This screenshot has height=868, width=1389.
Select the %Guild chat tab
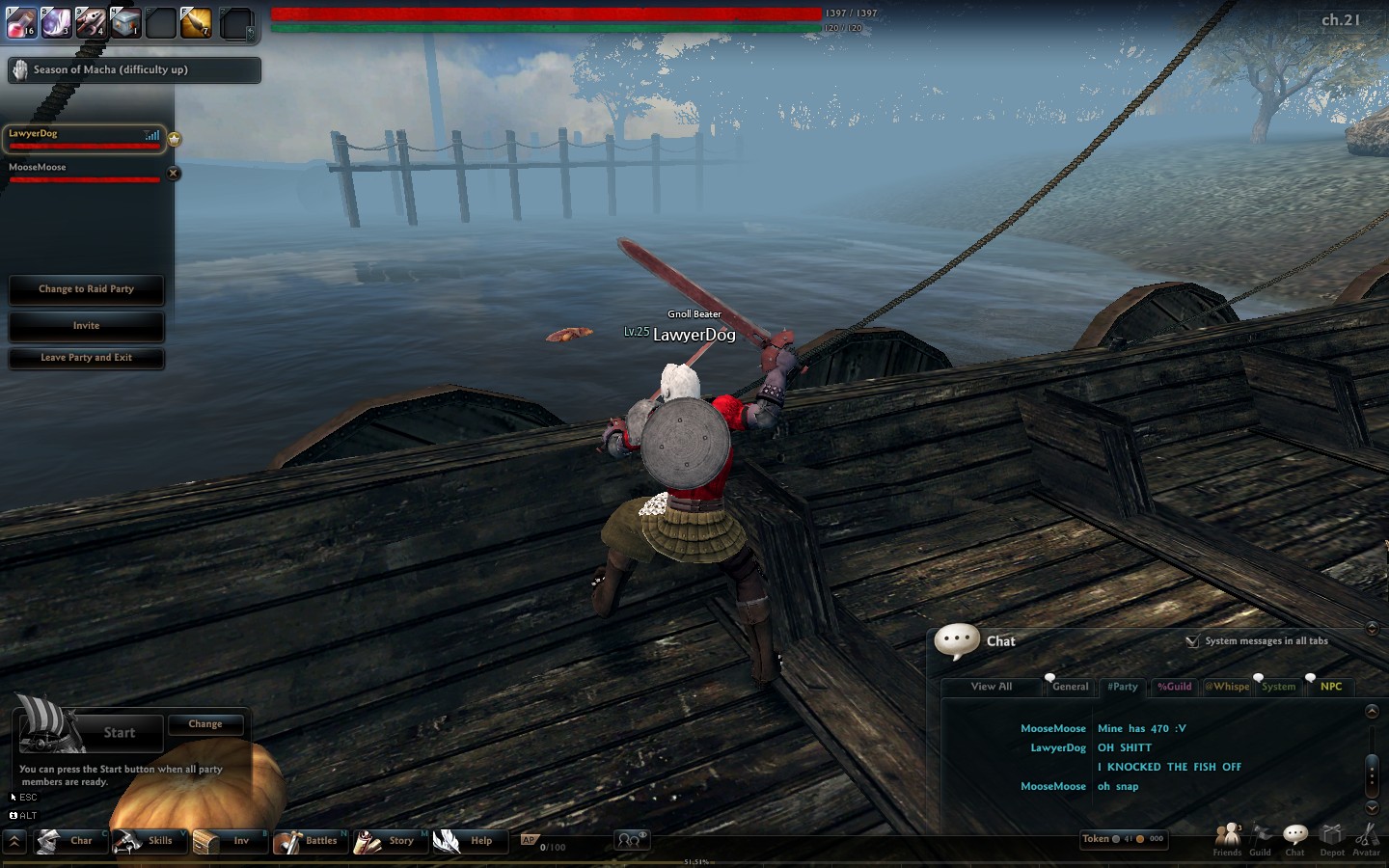(1175, 687)
